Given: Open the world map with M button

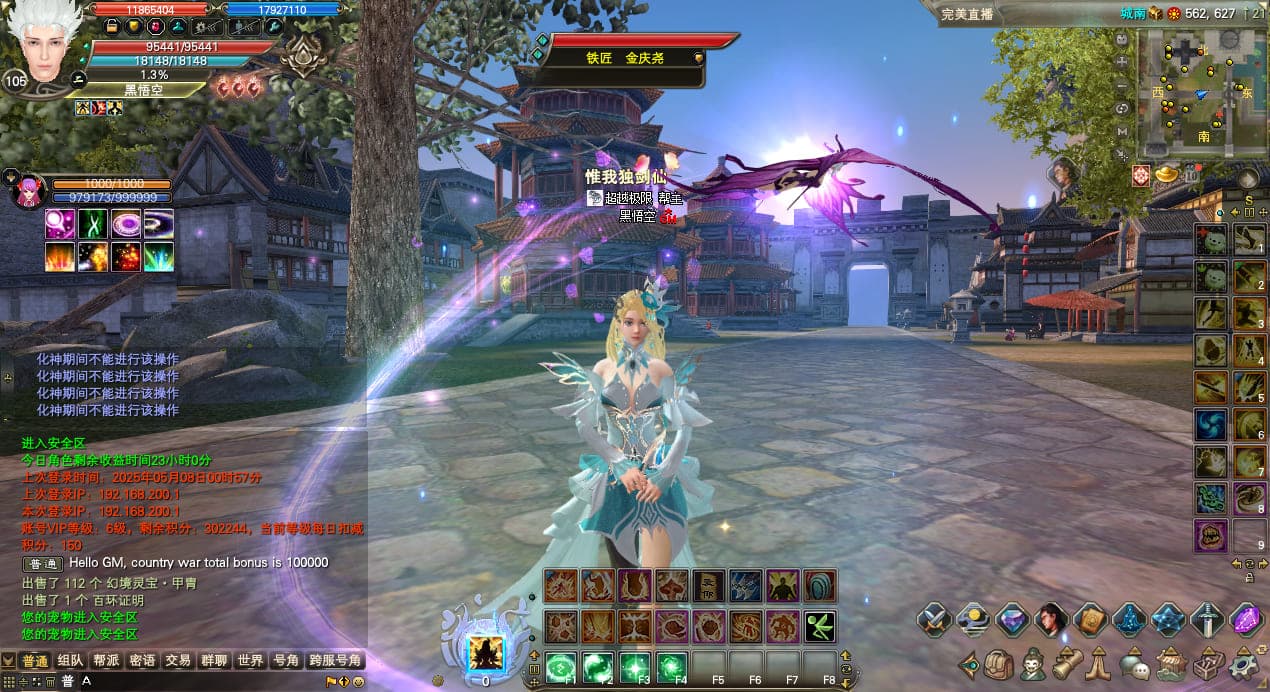Looking at the screenshot, I should click(x=1122, y=131).
